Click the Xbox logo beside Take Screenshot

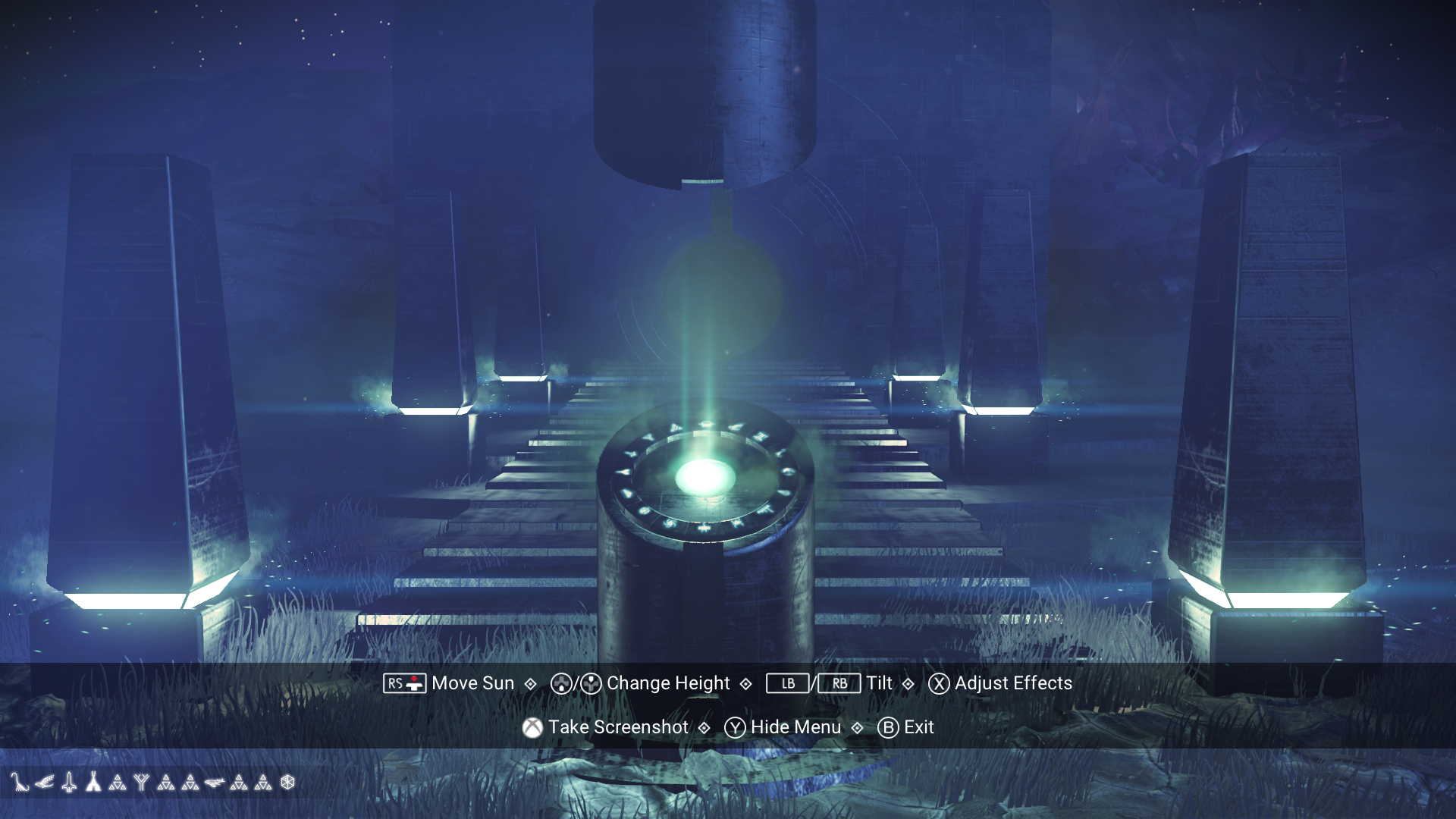[533, 726]
